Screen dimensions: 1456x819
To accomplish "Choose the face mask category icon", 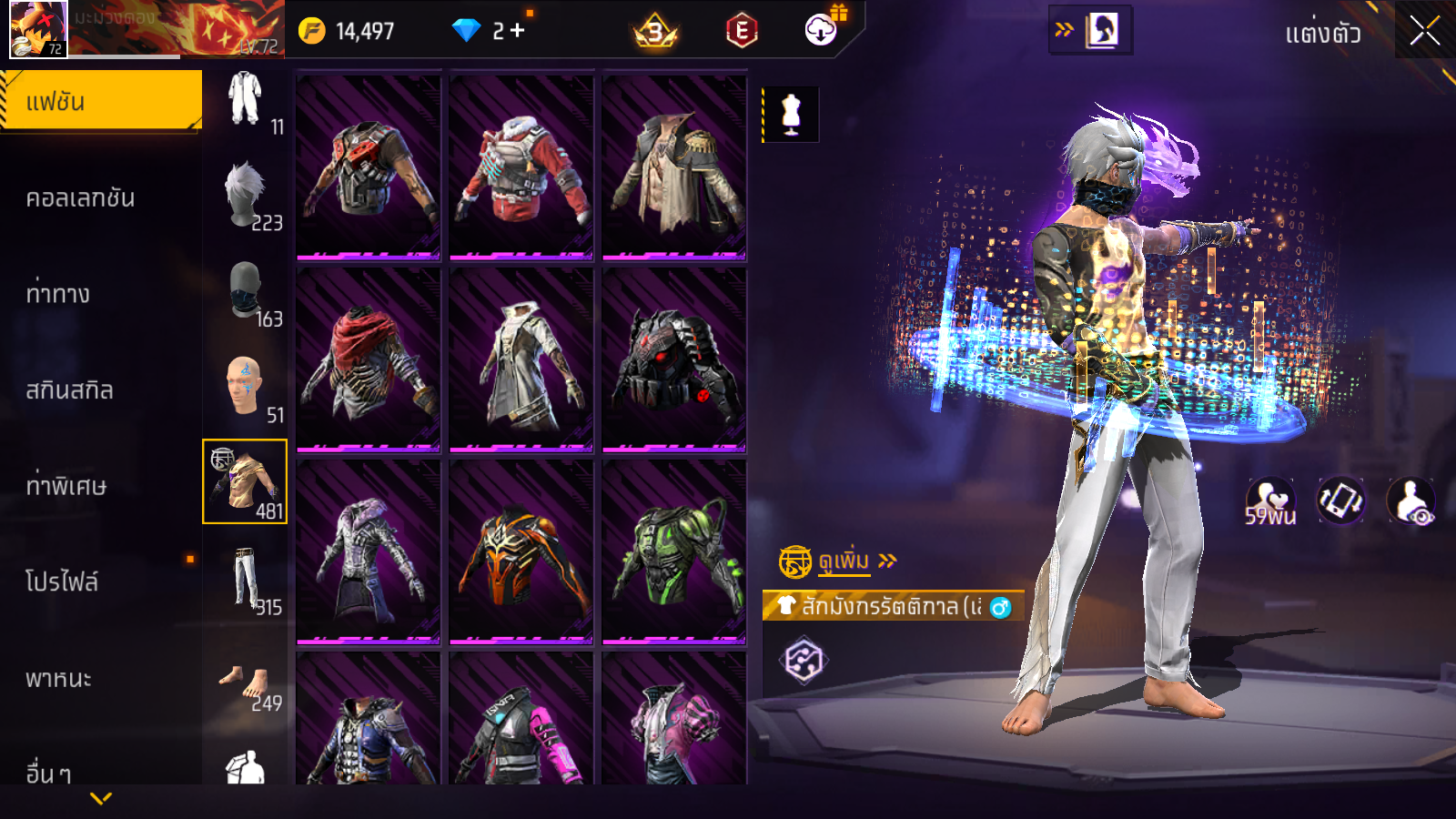I will tap(246, 292).
